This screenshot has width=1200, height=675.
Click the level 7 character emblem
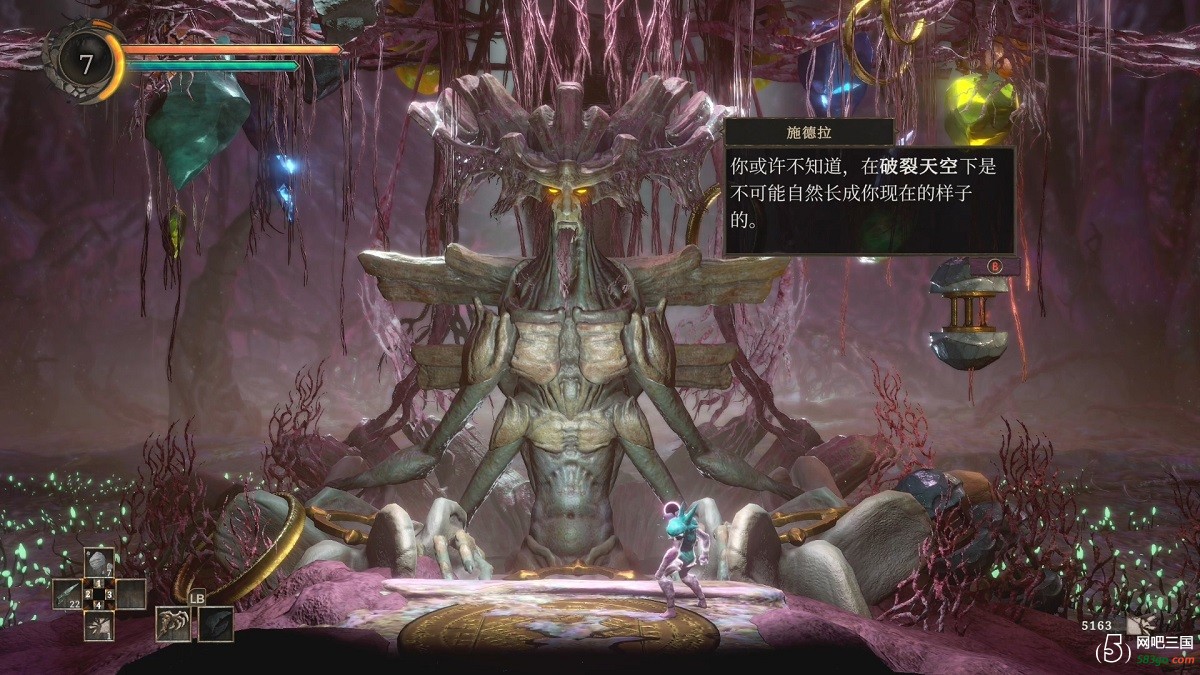pos(87,65)
